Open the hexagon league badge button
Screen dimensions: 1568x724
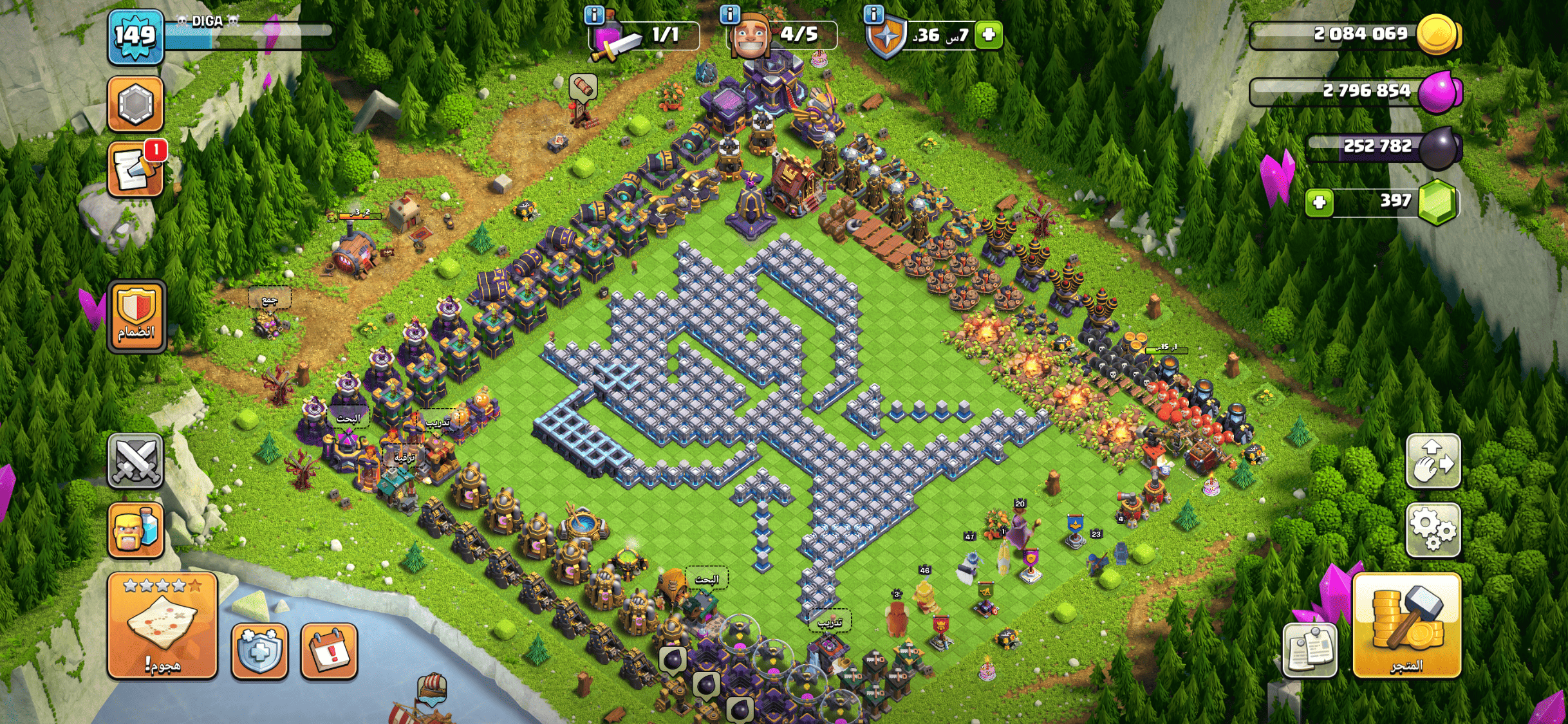(x=135, y=104)
